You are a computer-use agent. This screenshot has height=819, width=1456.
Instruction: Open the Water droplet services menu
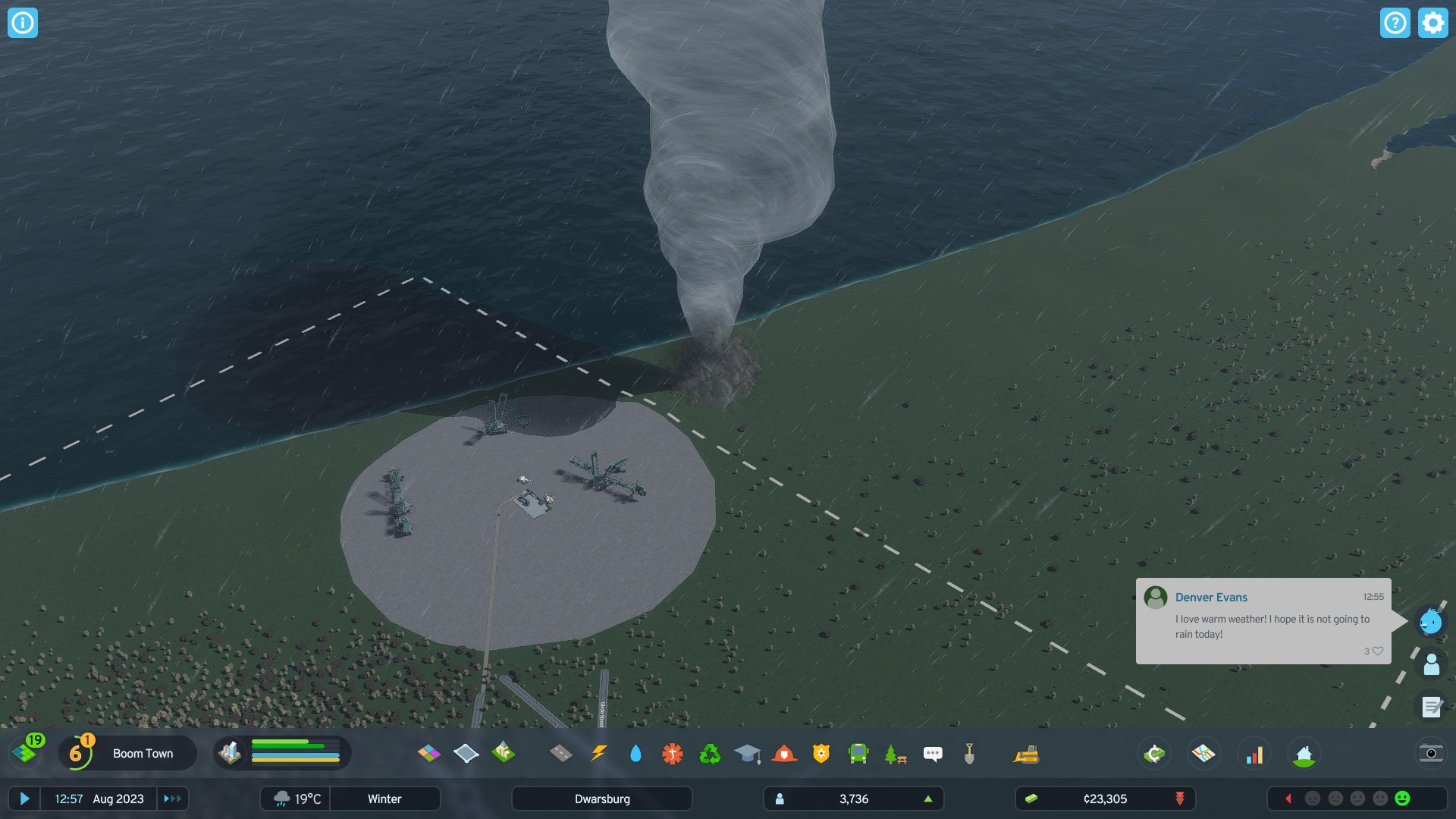635,753
